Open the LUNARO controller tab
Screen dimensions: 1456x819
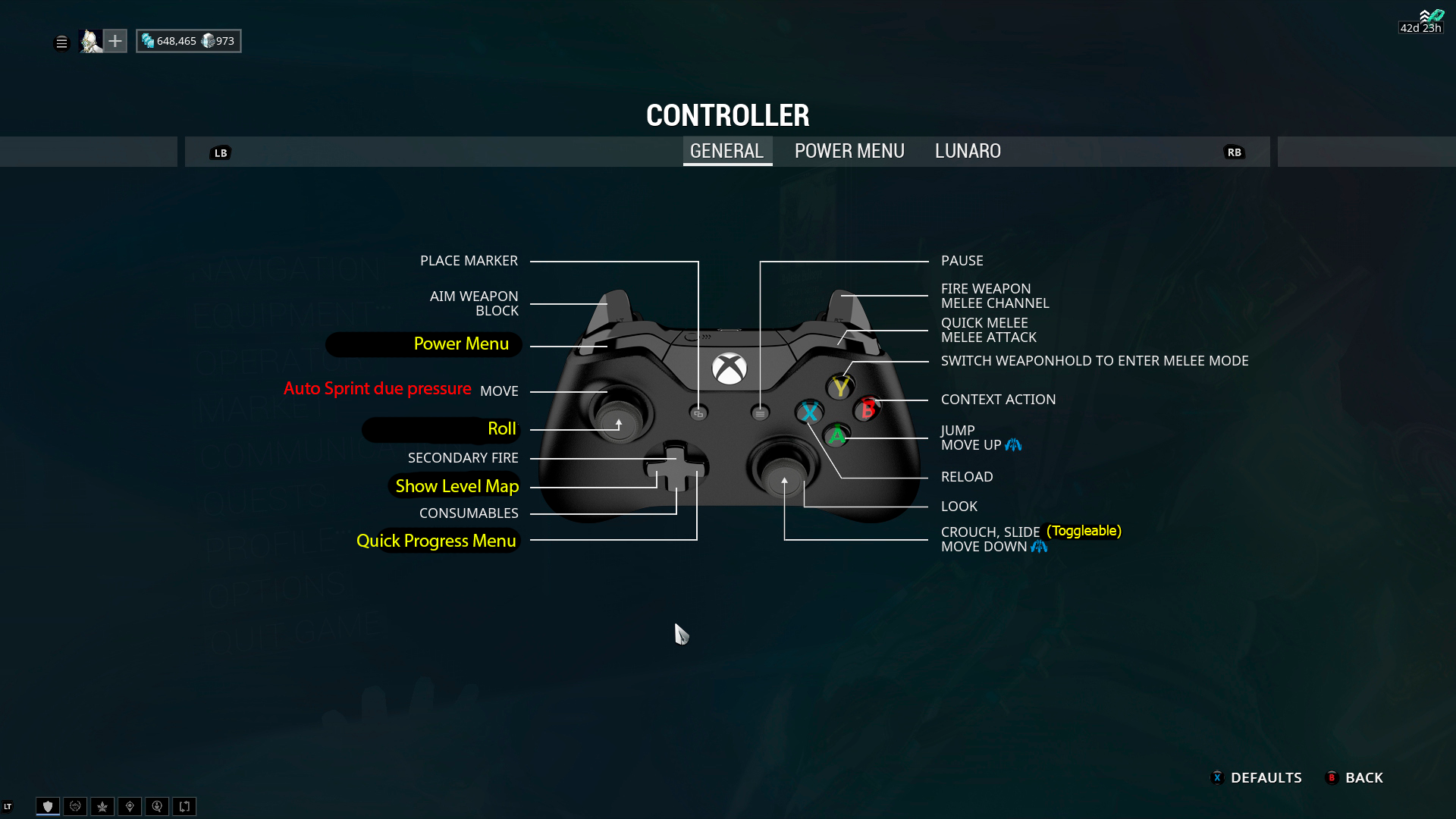point(968,151)
